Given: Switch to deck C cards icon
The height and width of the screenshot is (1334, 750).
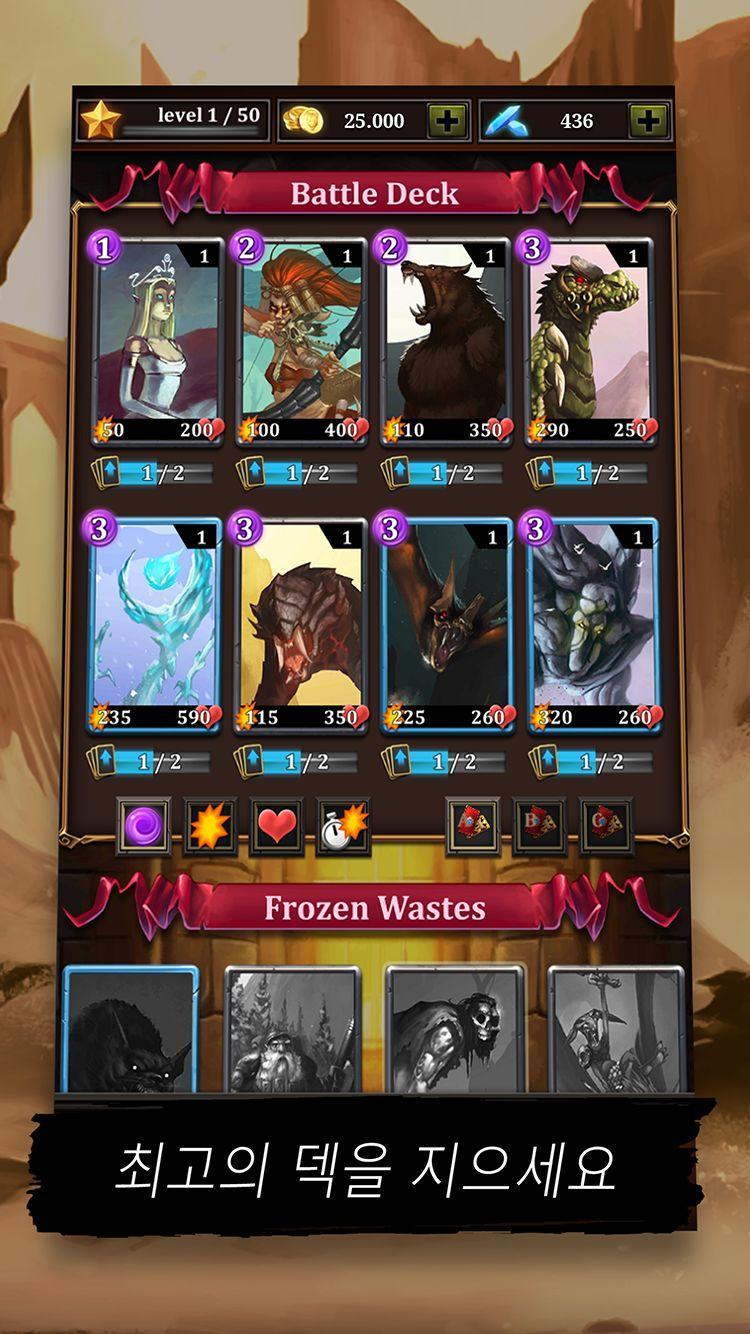Looking at the screenshot, I should (x=606, y=826).
